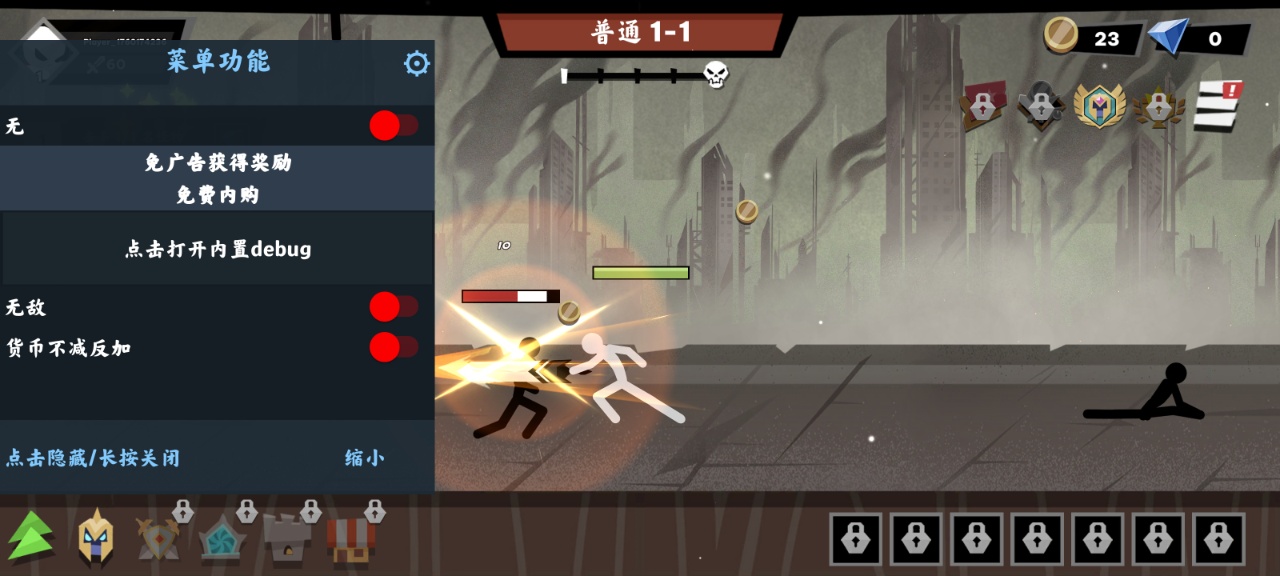Select the locked red flag icon
The height and width of the screenshot is (576, 1280).
(983, 105)
